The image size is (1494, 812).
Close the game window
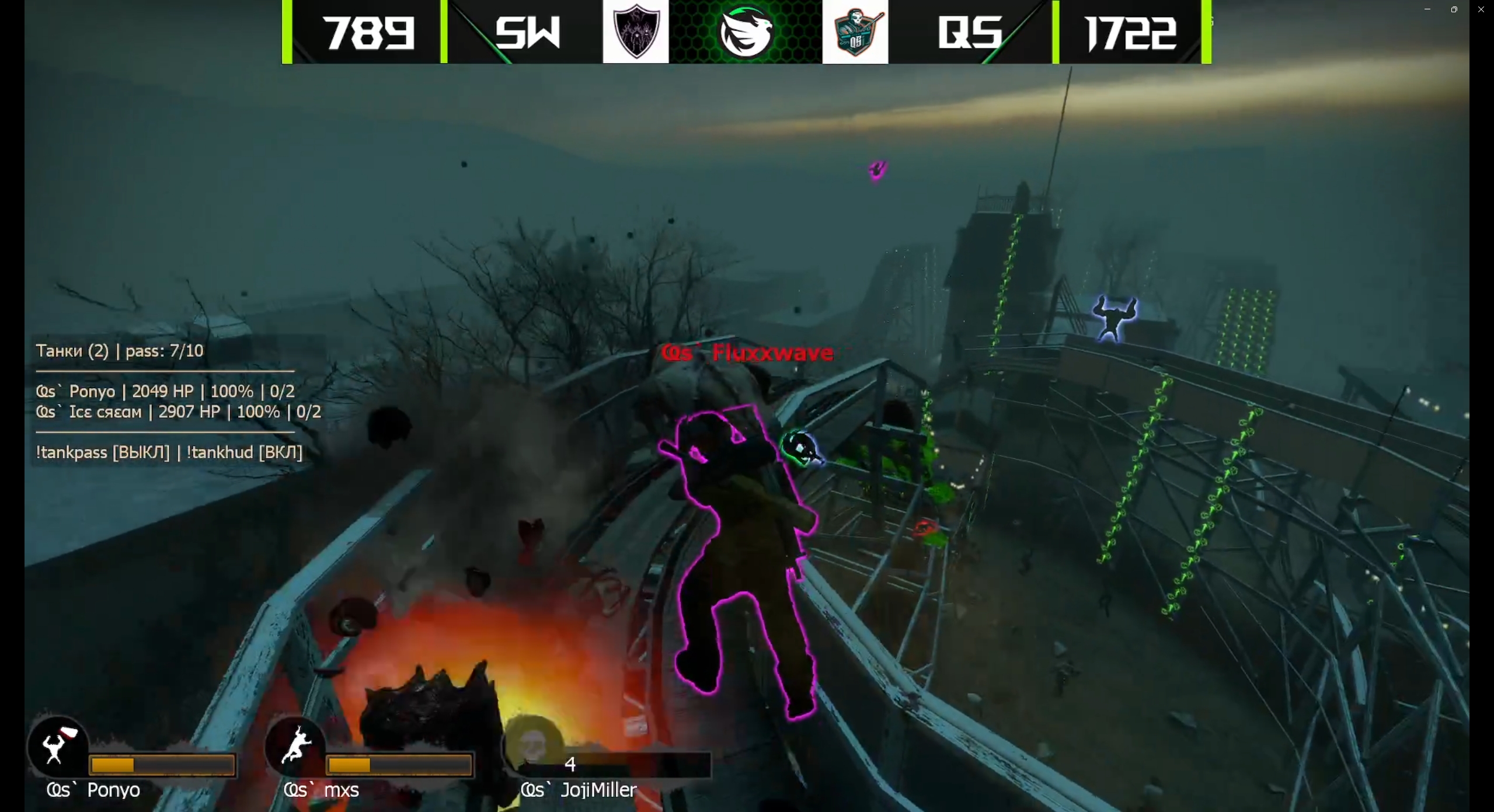pos(1481,9)
